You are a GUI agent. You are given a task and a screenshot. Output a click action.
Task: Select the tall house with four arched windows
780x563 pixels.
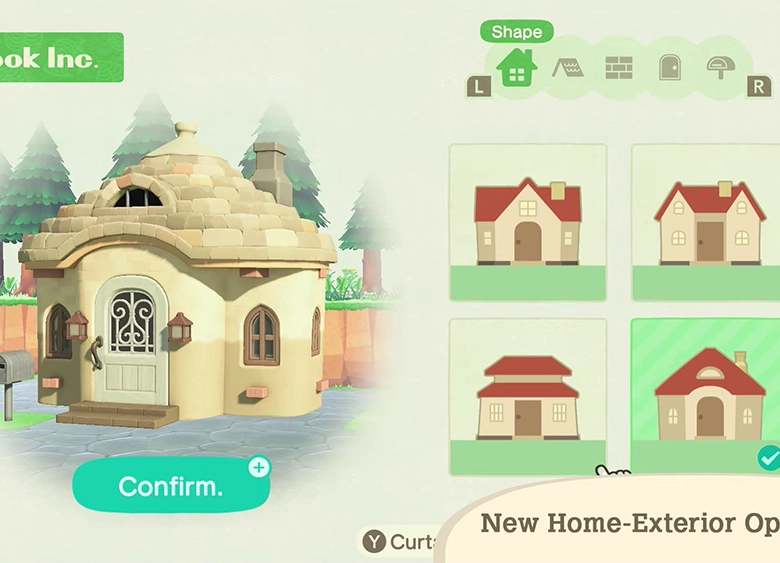708,222
